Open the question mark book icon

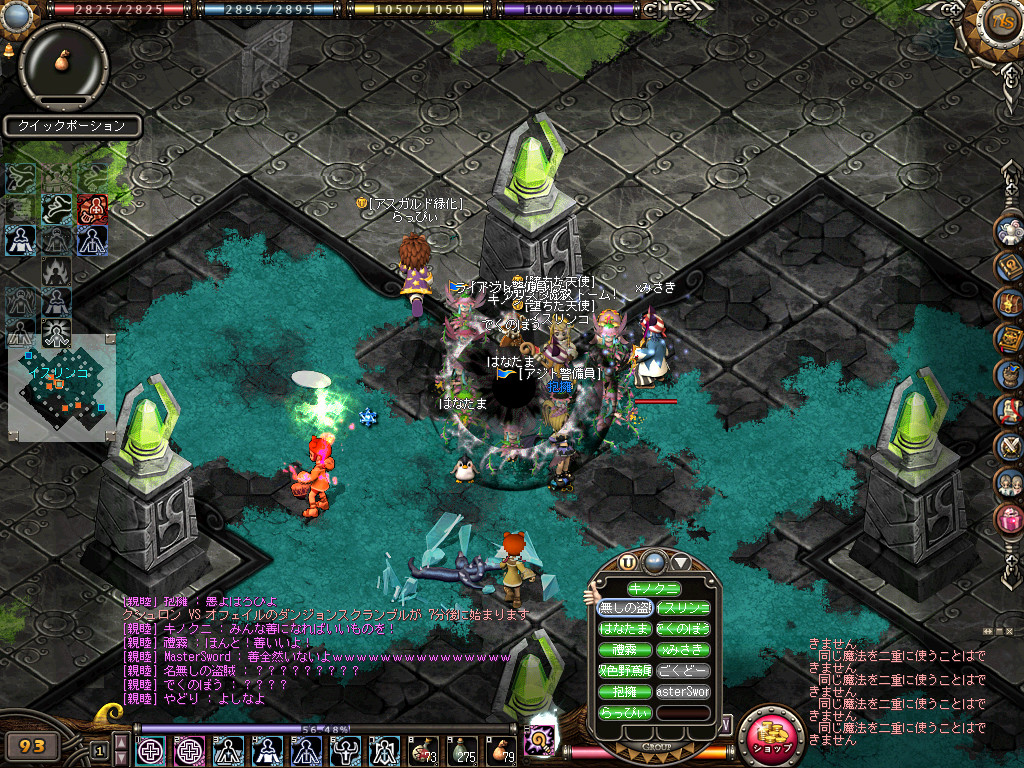click(x=1009, y=266)
